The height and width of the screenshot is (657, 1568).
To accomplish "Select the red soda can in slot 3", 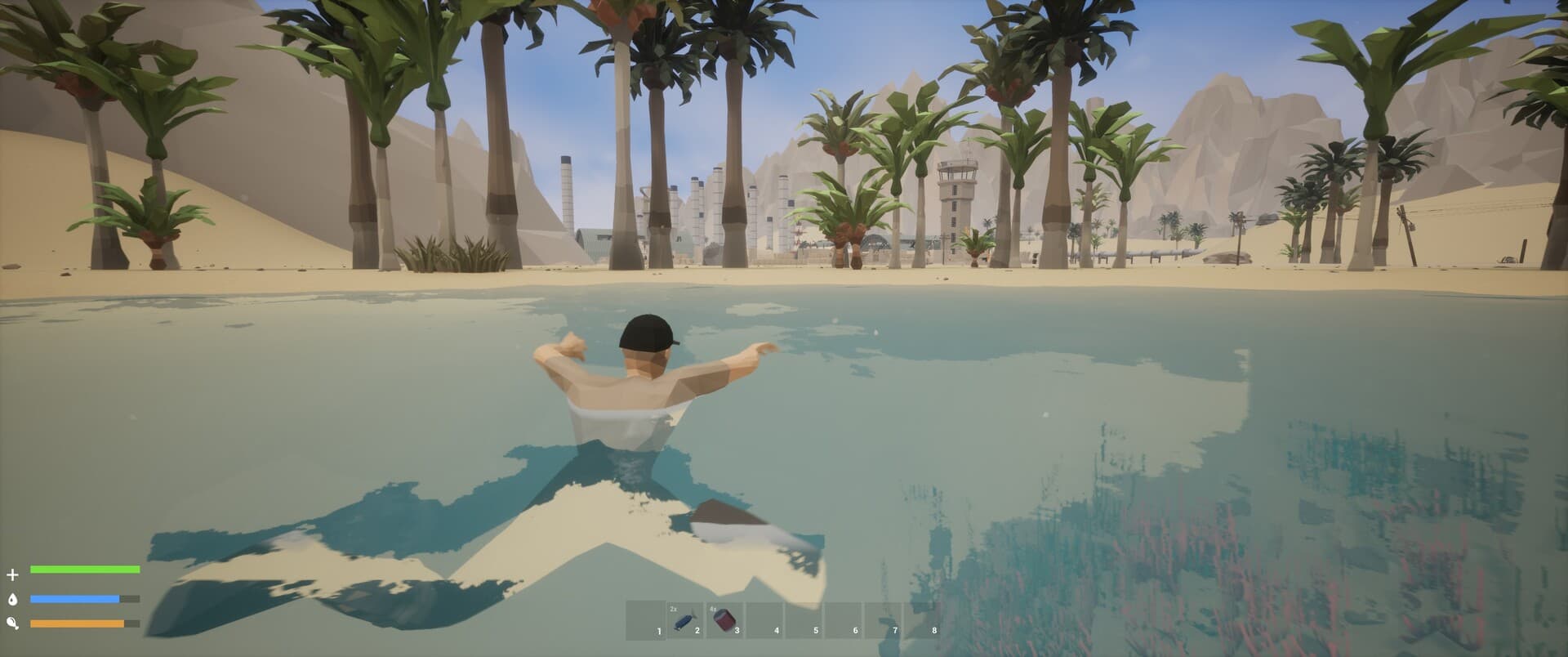I will [726, 621].
